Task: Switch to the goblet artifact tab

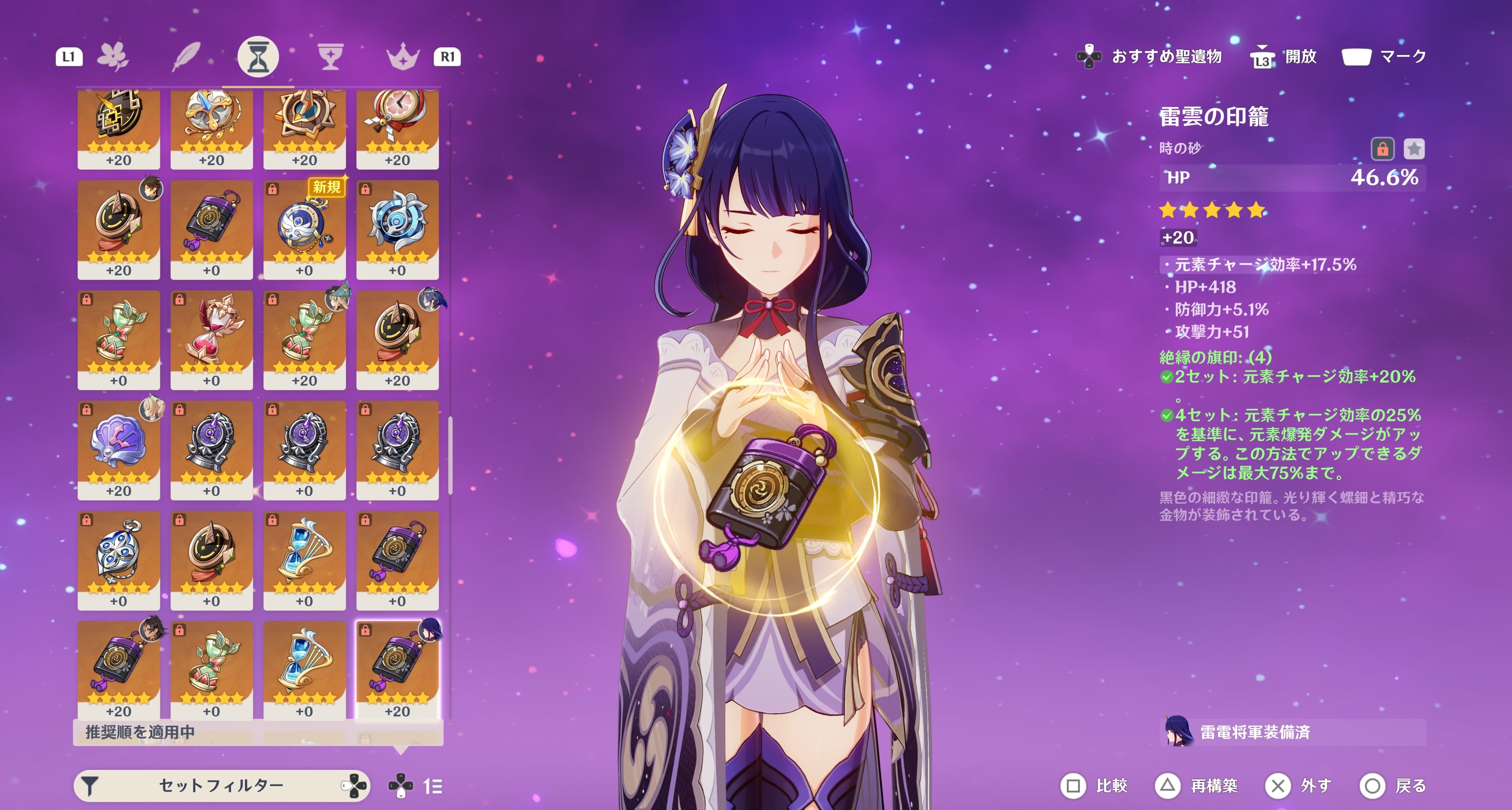Action: 330,57
